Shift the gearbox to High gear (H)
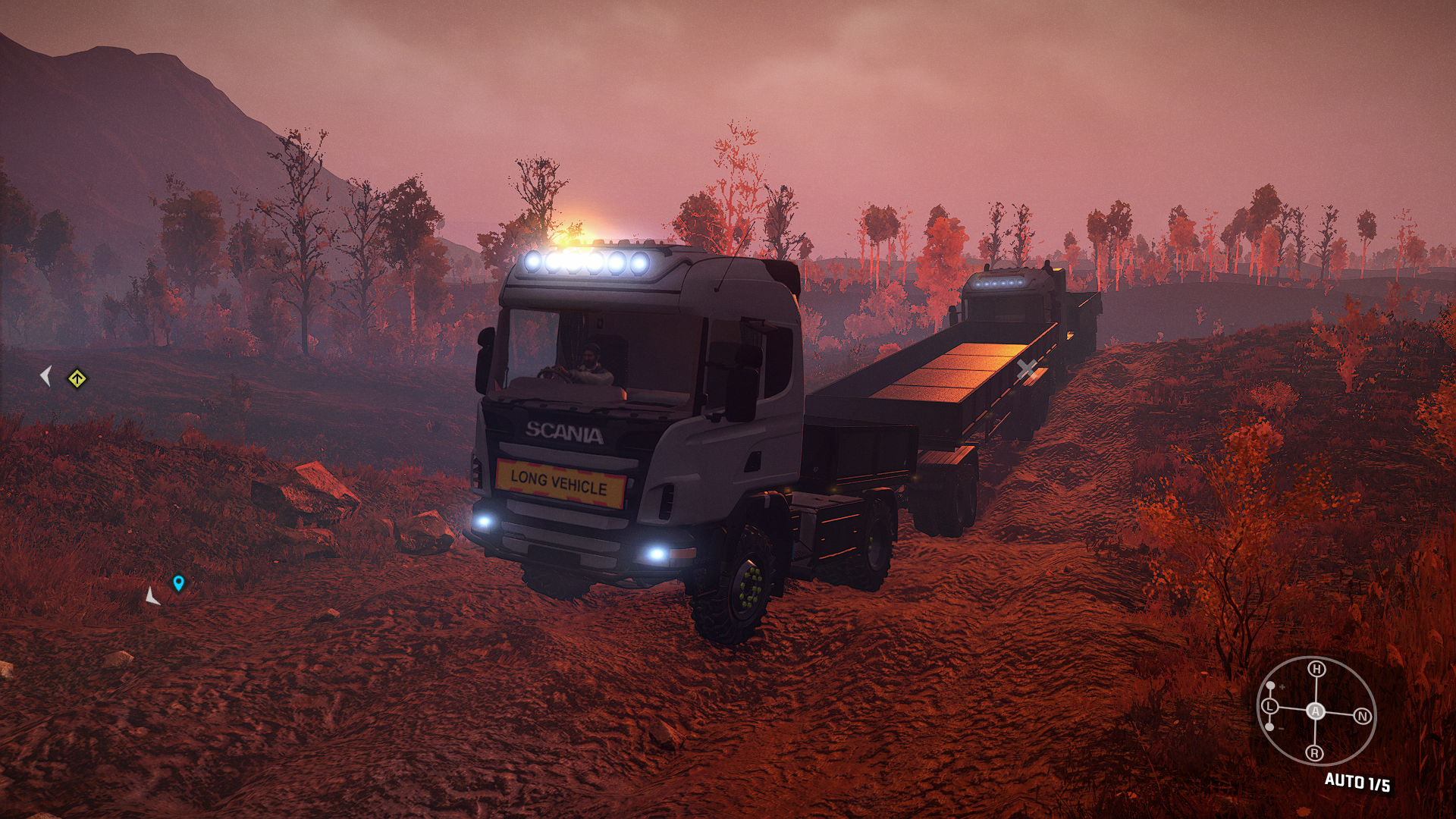Screen dimensions: 1456x819 1316,669
